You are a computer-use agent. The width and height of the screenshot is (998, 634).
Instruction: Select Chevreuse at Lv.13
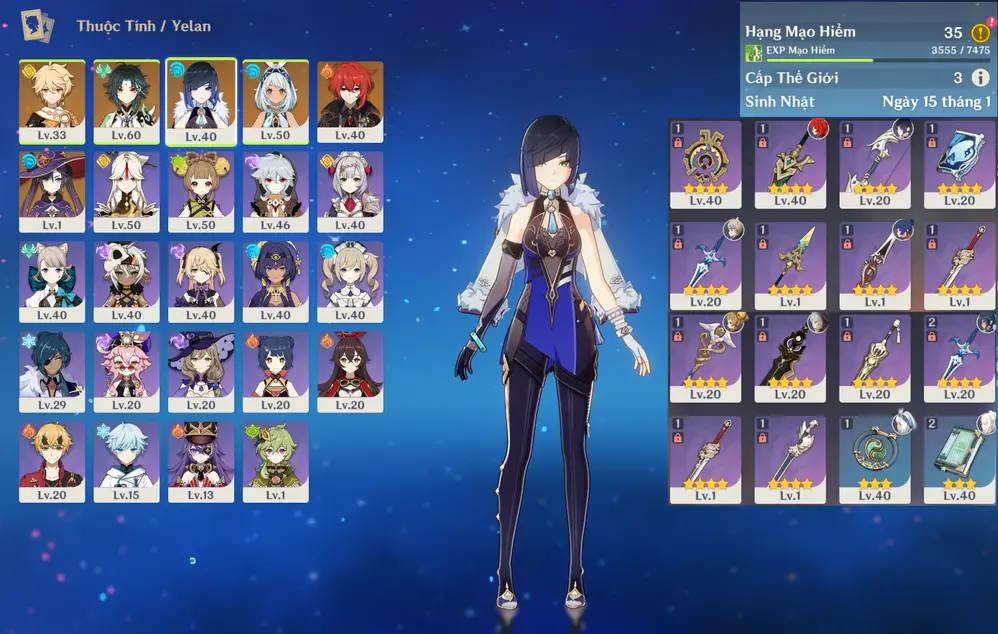coord(201,461)
